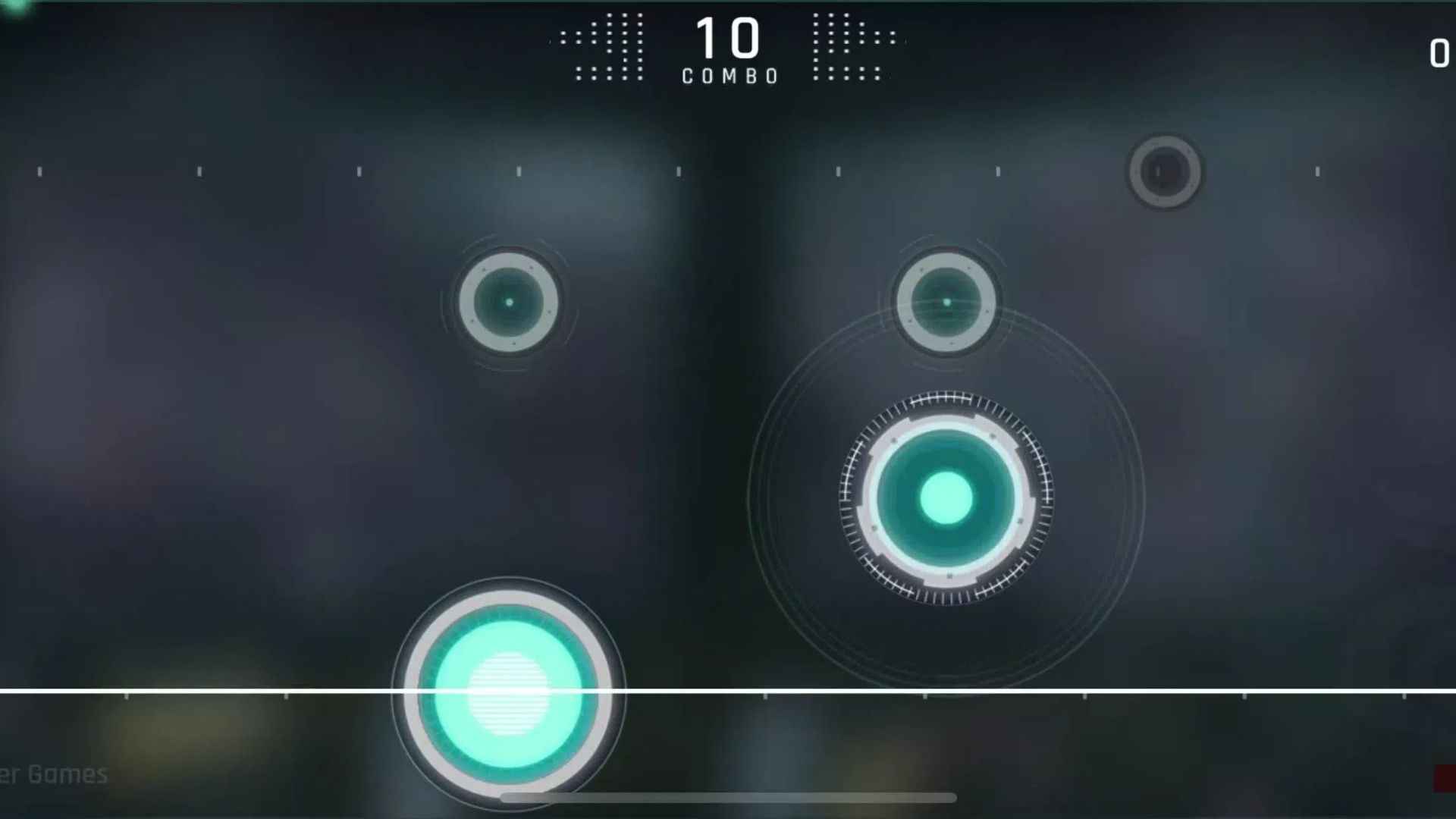Image resolution: width=1456 pixels, height=819 pixels.
Task: Select the COMBO label at the top
Action: (728, 74)
